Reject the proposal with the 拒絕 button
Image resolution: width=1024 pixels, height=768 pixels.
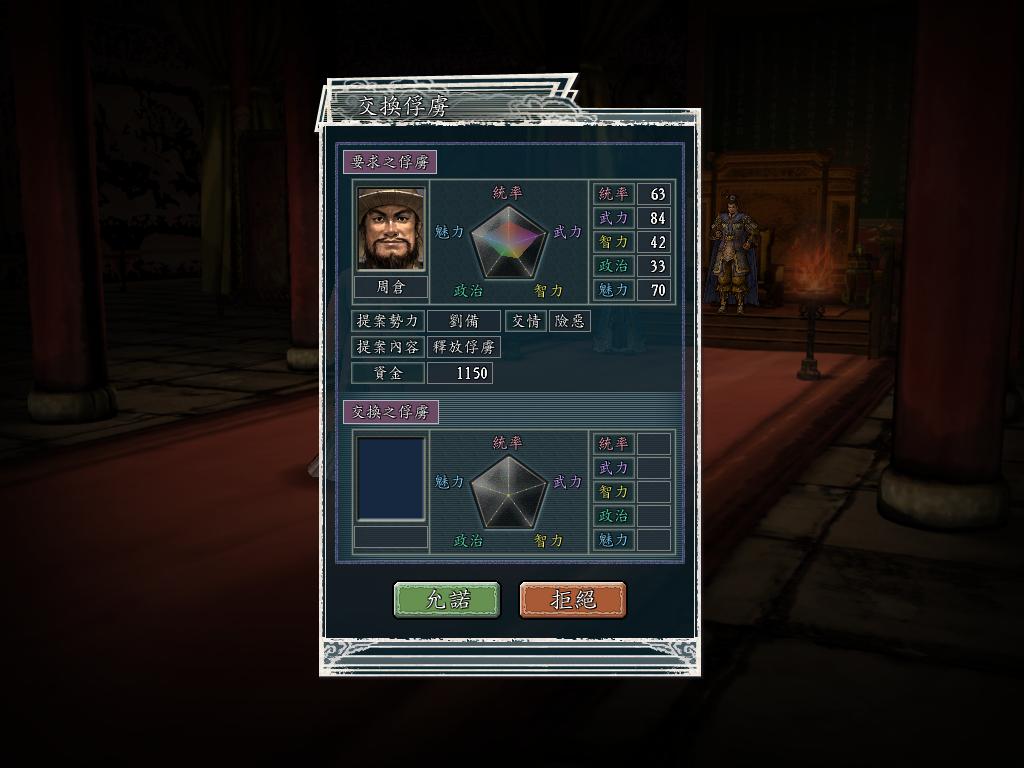pyautogui.click(x=573, y=600)
